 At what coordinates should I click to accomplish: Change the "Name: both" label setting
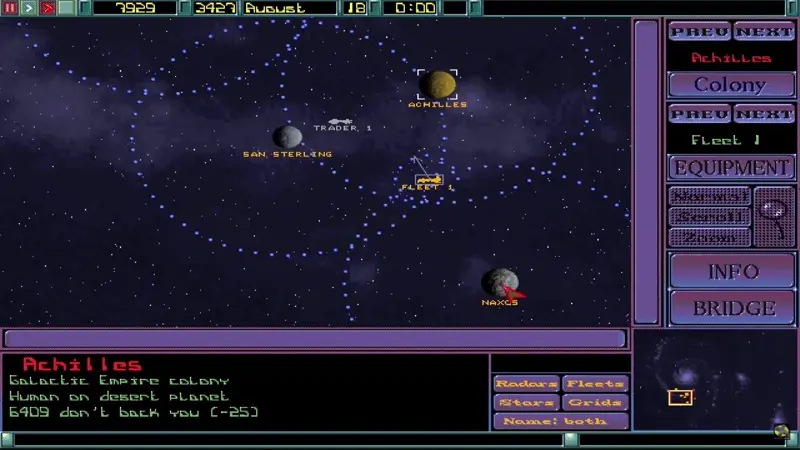click(x=560, y=421)
